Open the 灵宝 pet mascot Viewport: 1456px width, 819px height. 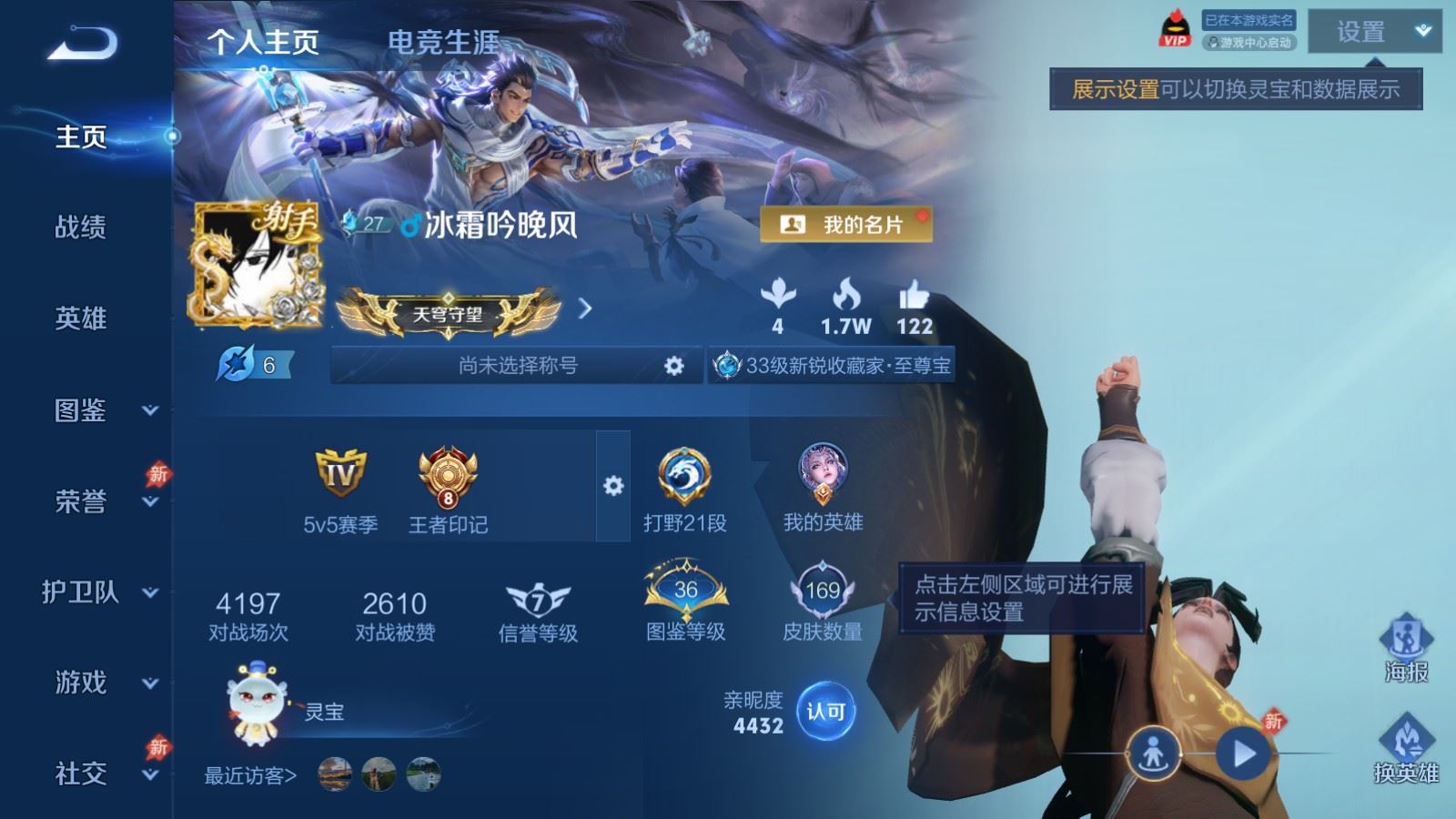coord(258,703)
